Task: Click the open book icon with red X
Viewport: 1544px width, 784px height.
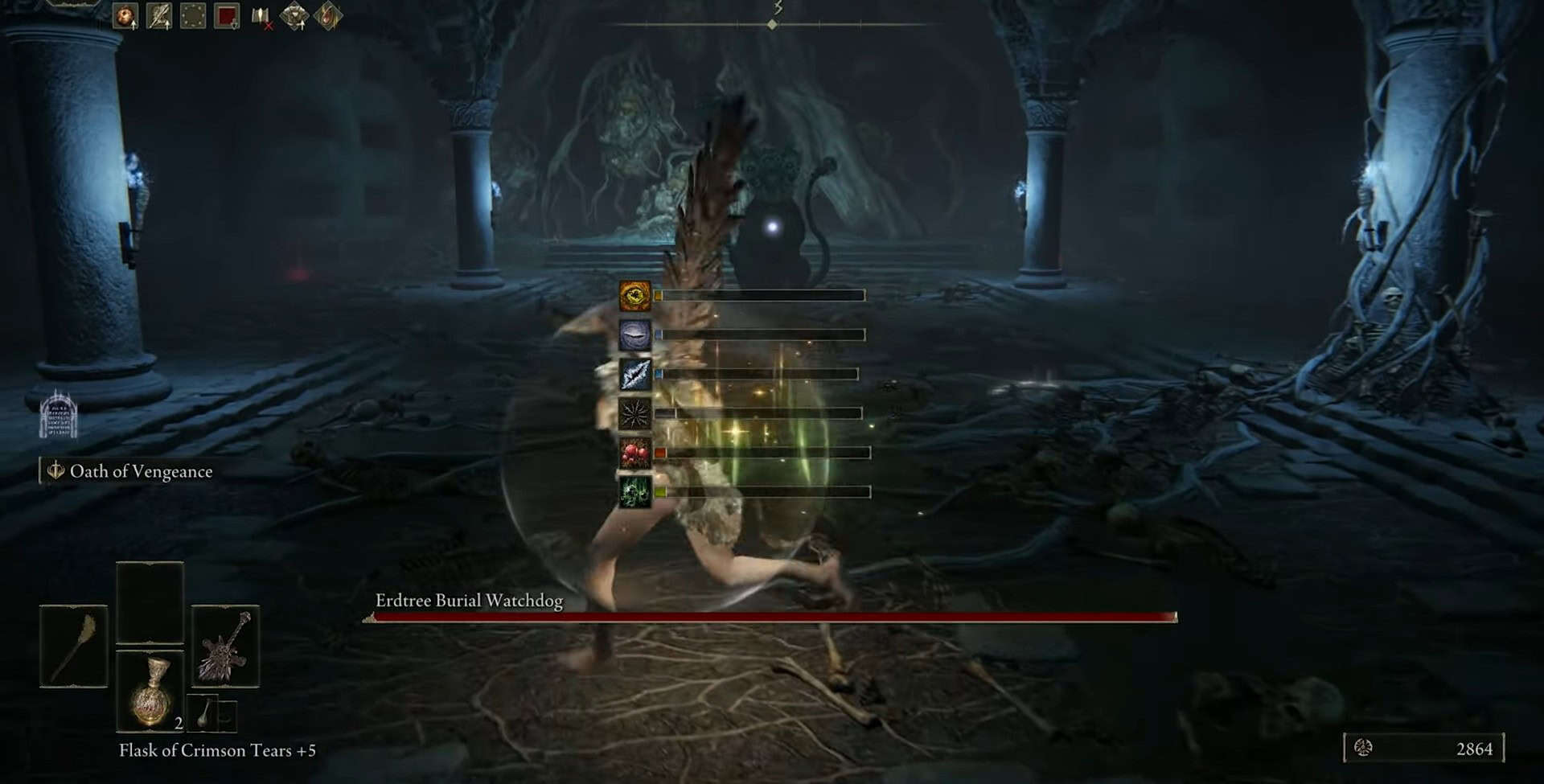Action: tap(261, 16)
